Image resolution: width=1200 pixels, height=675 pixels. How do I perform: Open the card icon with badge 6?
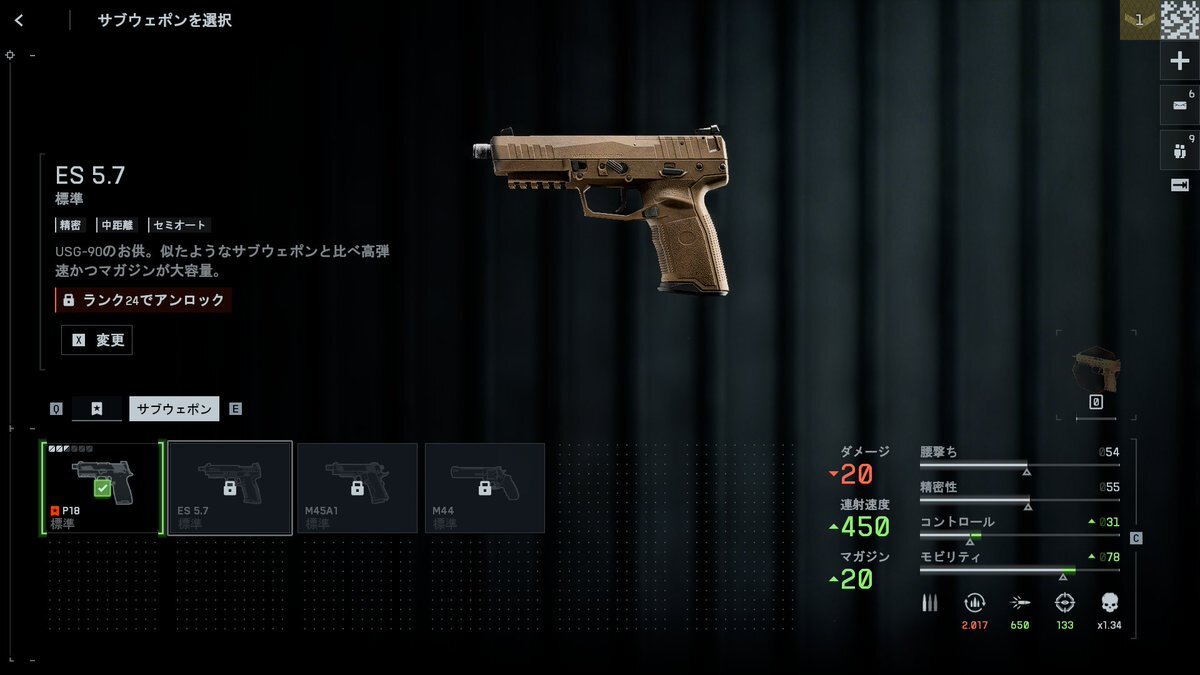(x=1179, y=105)
